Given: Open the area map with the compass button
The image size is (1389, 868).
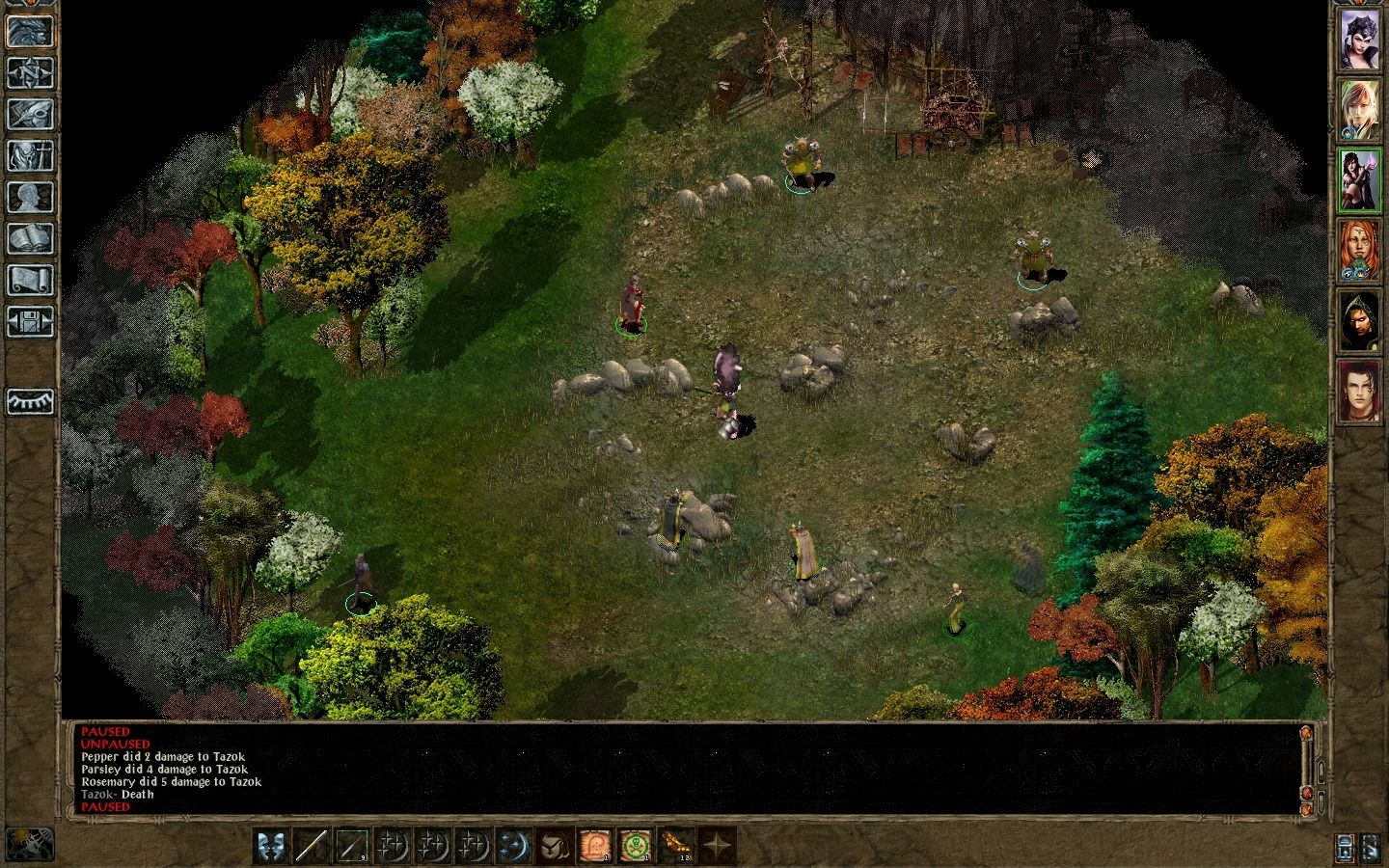Looking at the screenshot, I should tap(30, 72).
